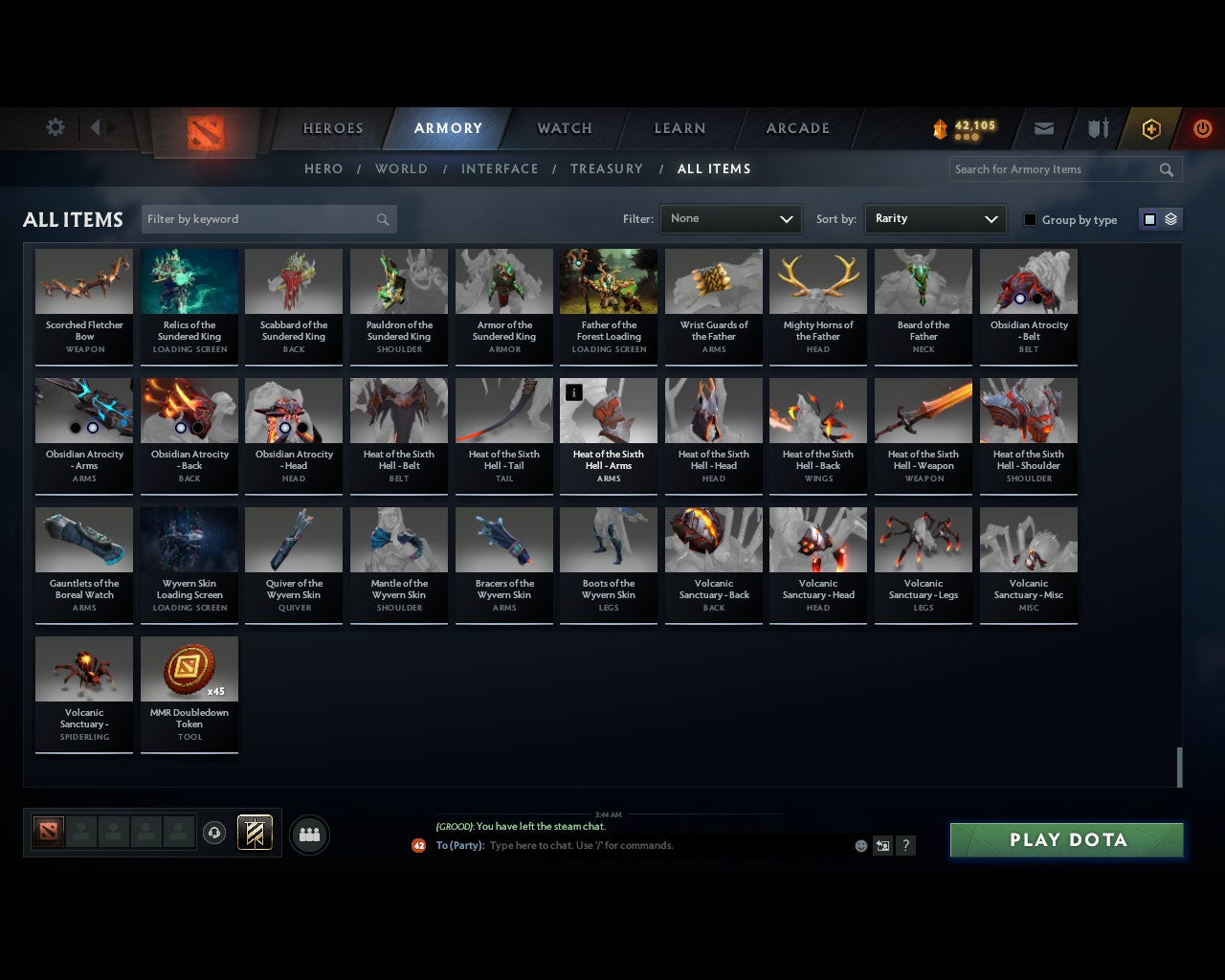This screenshot has height=980, width=1225.
Task: Open Dota Plus via the gold hexagon icon
Action: (x=1151, y=127)
